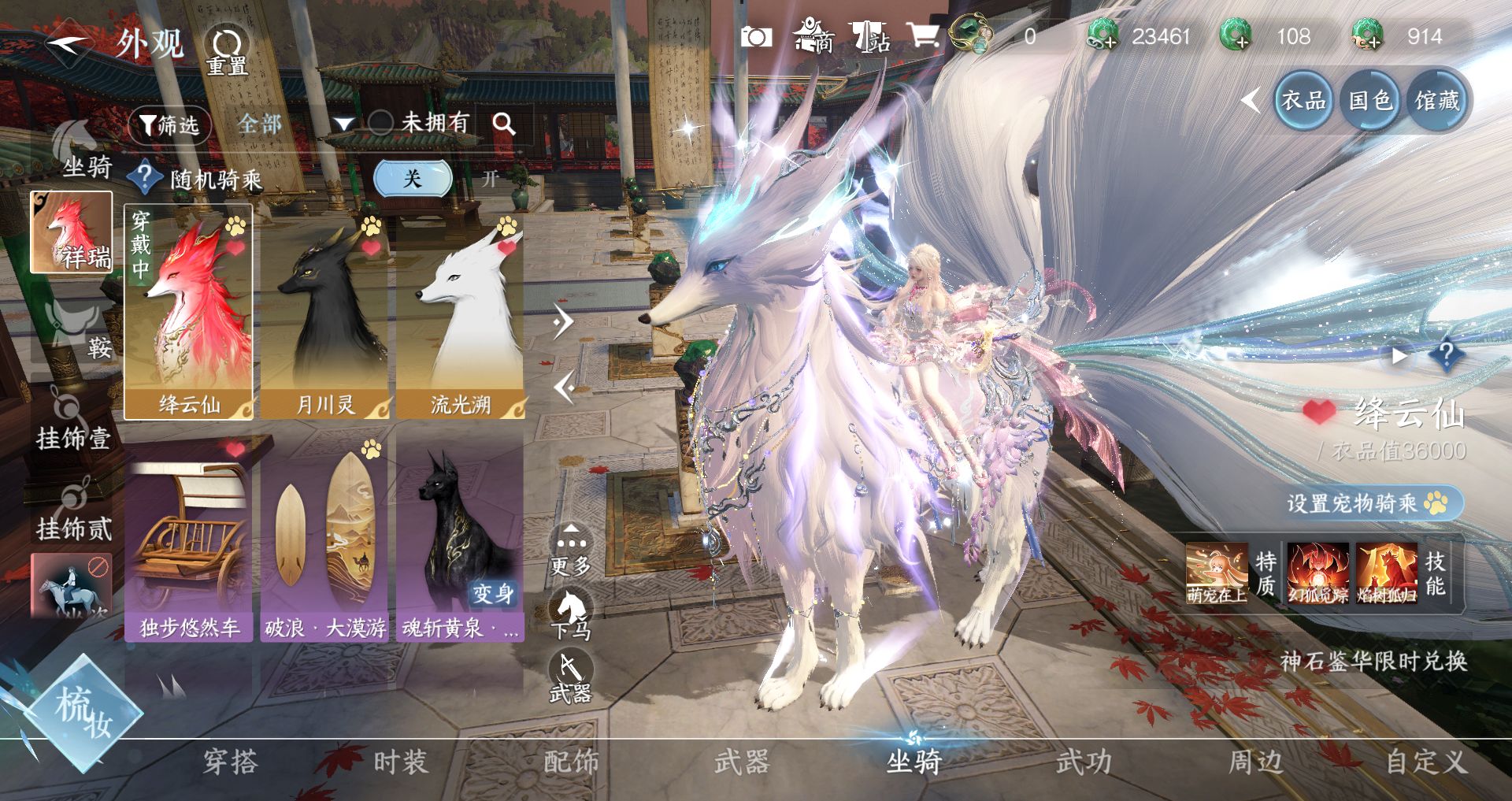Image resolution: width=1512 pixels, height=801 pixels.
Task: Open the mount search magnifier
Action: coord(504,124)
